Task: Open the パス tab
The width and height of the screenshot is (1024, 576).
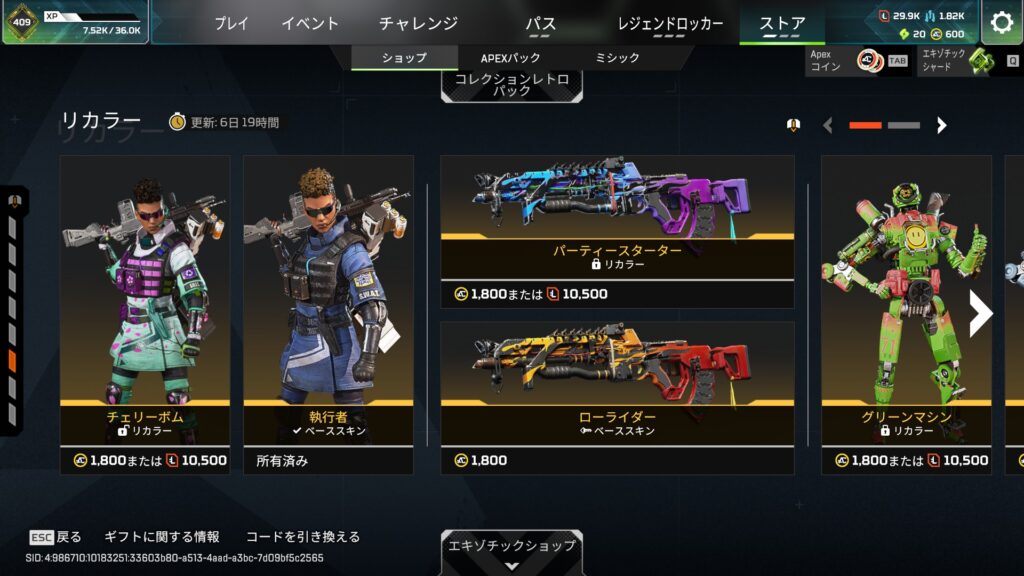Action: pyautogui.click(x=540, y=23)
